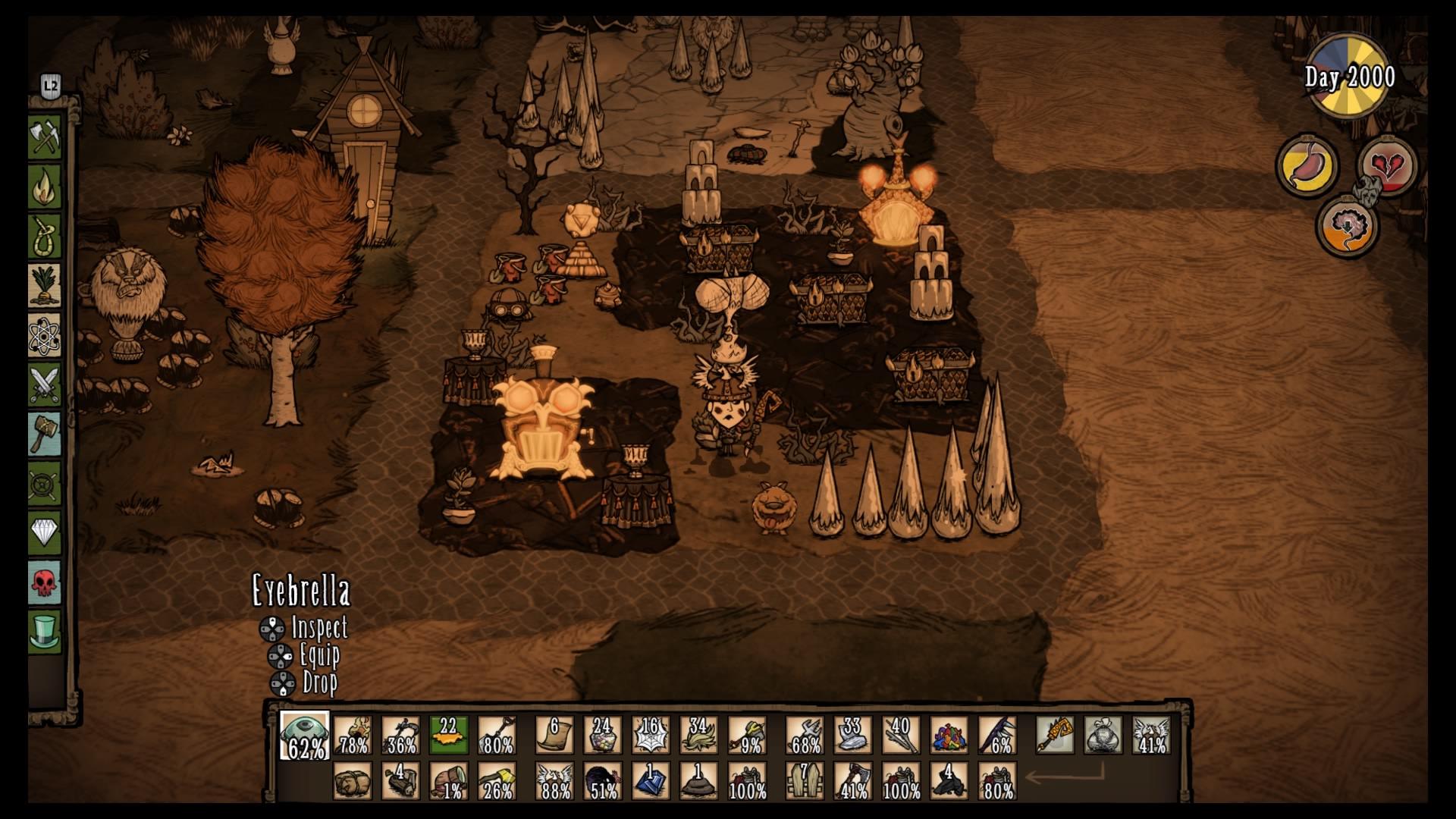Open the Food crafting tab
Screen dimensions: 1456x819
coord(45,286)
